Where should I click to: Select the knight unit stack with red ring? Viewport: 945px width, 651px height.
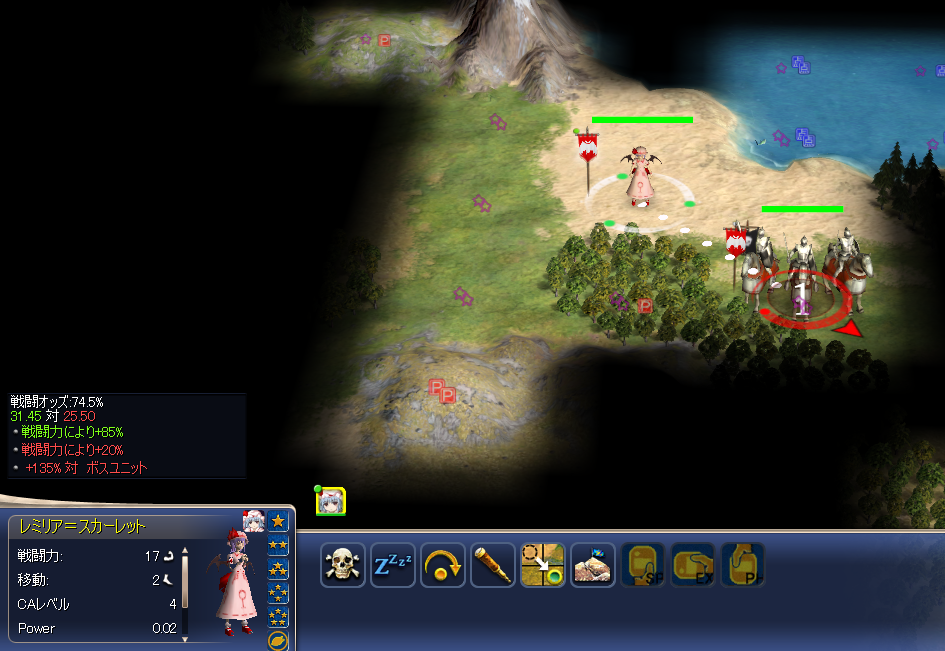click(803, 275)
